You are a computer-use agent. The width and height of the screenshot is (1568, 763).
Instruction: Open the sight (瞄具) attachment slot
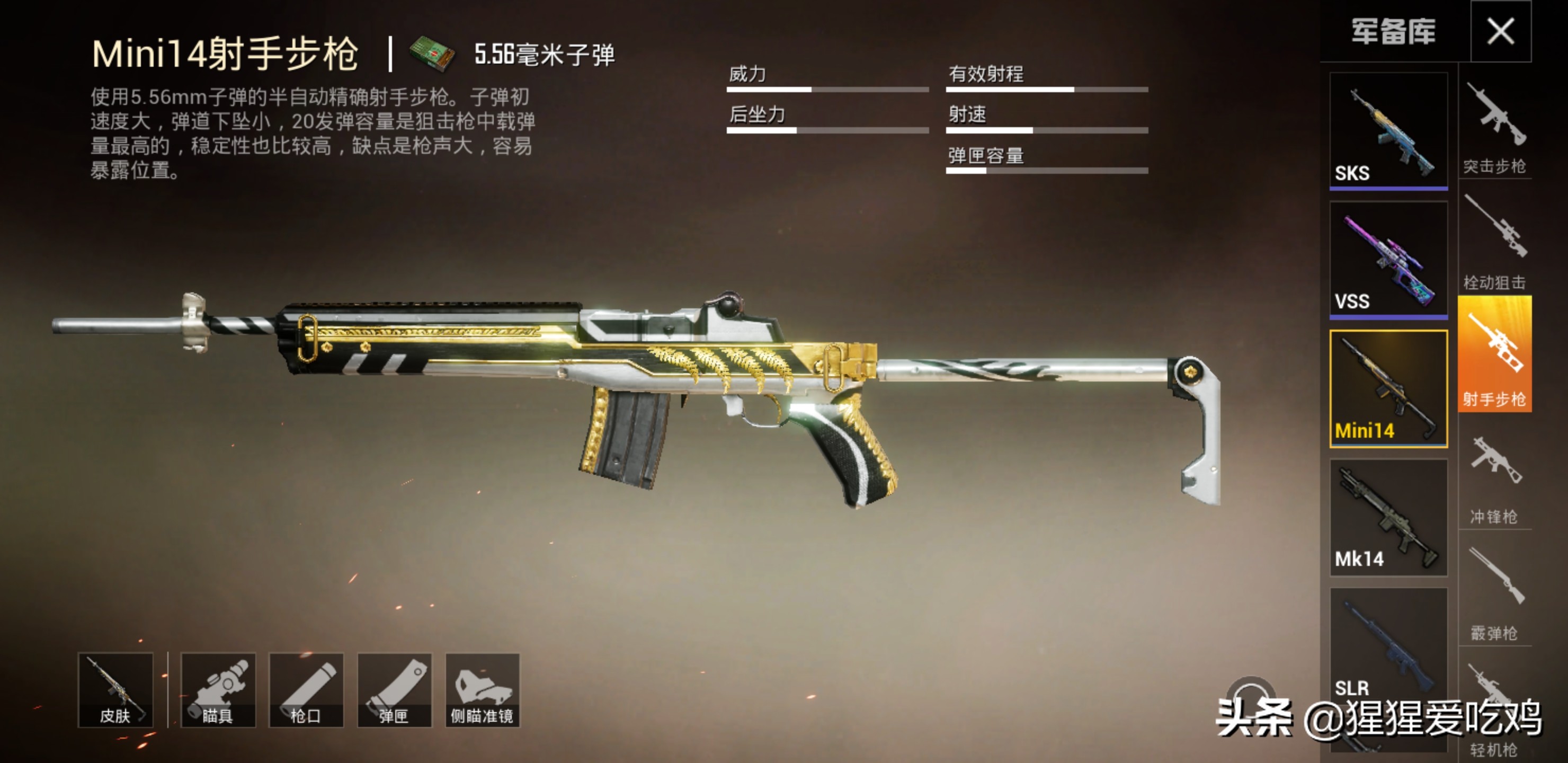coord(218,690)
